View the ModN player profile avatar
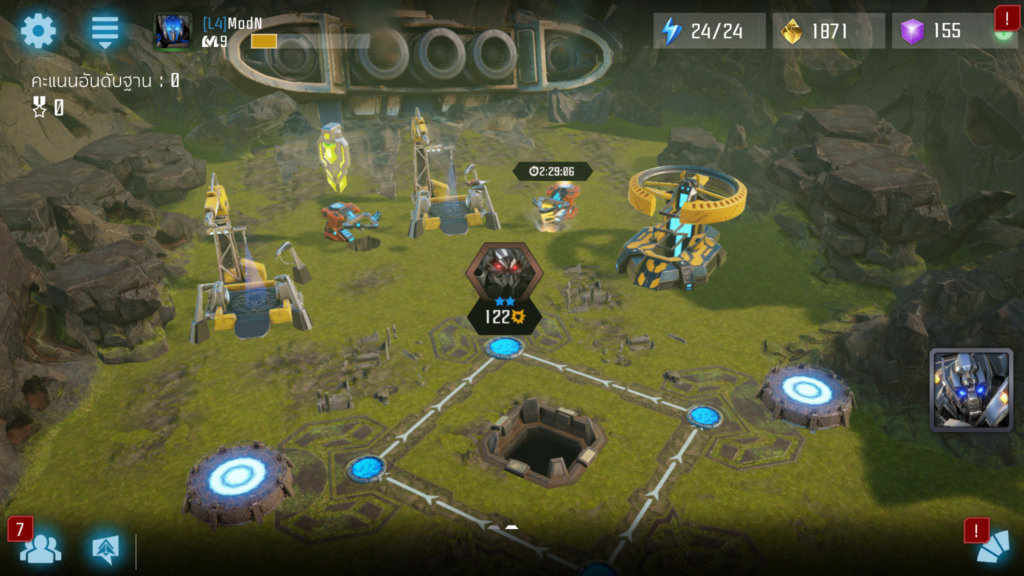This screenshot has width=1024, height=576. [172, 31]
